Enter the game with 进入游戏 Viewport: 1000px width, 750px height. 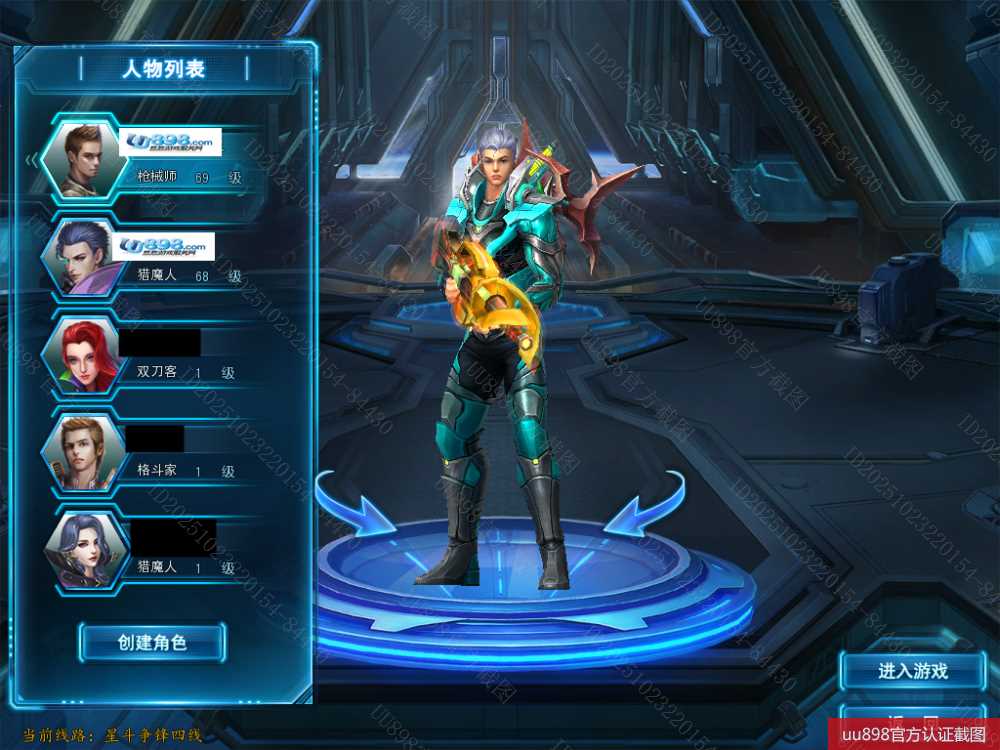click(912, 671)
